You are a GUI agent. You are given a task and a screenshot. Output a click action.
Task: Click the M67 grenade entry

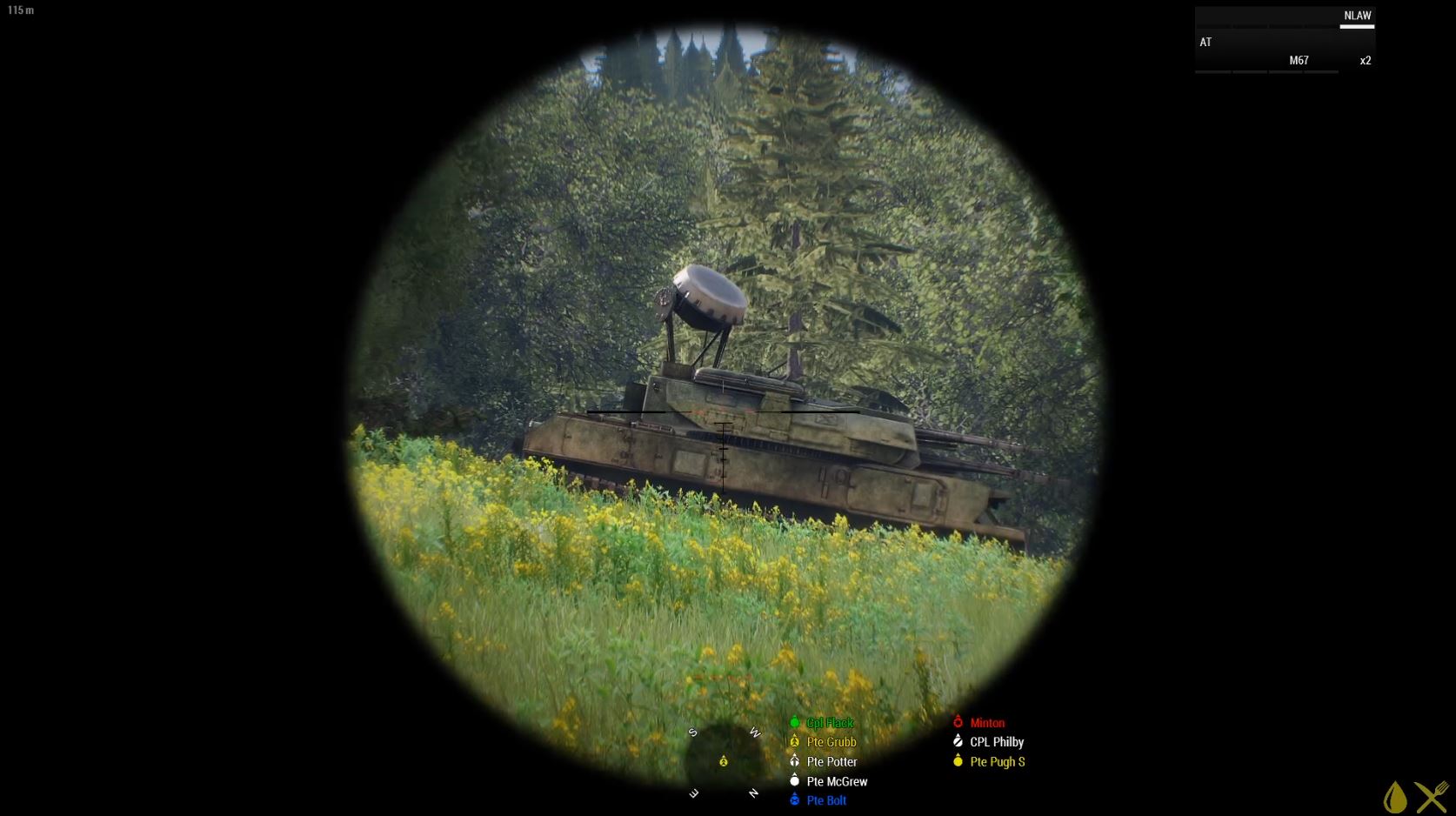[x=1299, y=61]
